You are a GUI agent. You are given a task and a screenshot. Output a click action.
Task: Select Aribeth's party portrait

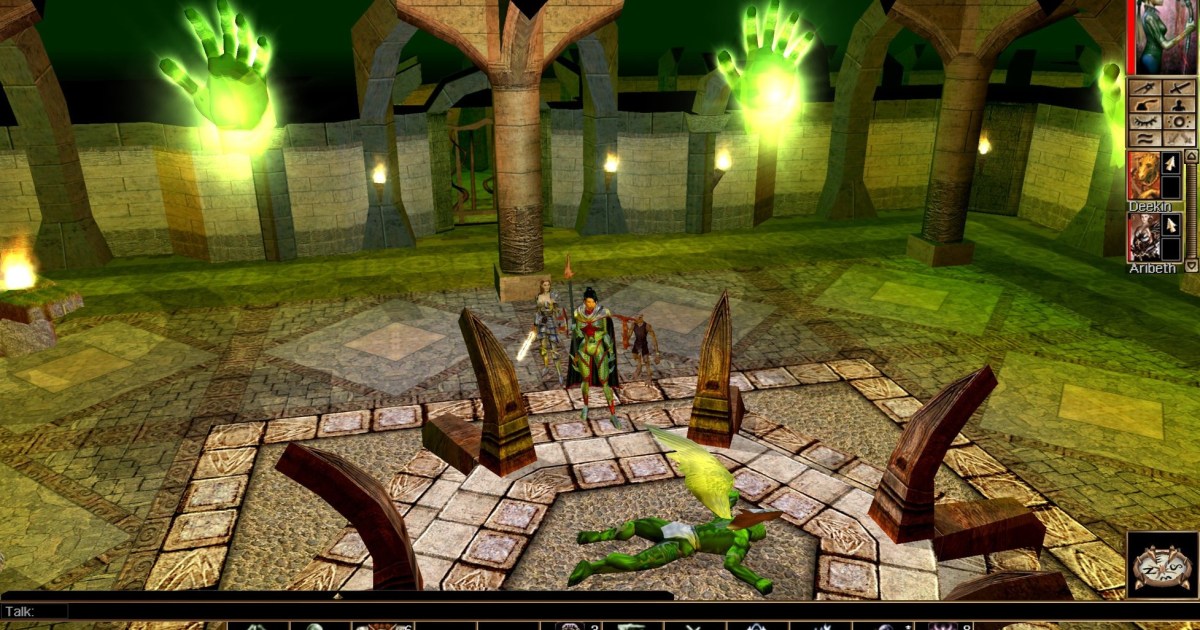click(1144, 238)
